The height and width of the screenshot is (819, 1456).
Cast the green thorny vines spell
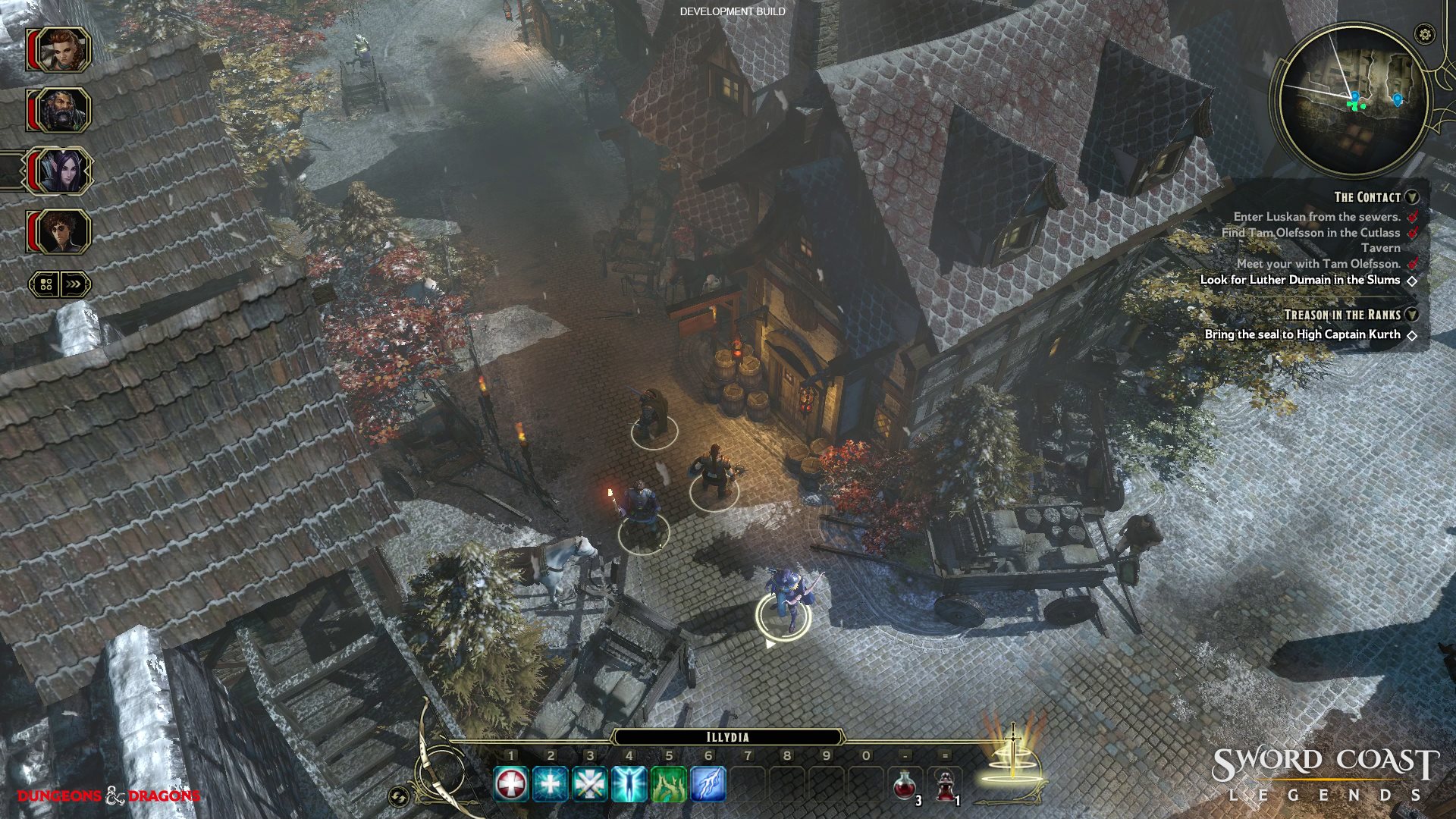[x=669, y=784]
